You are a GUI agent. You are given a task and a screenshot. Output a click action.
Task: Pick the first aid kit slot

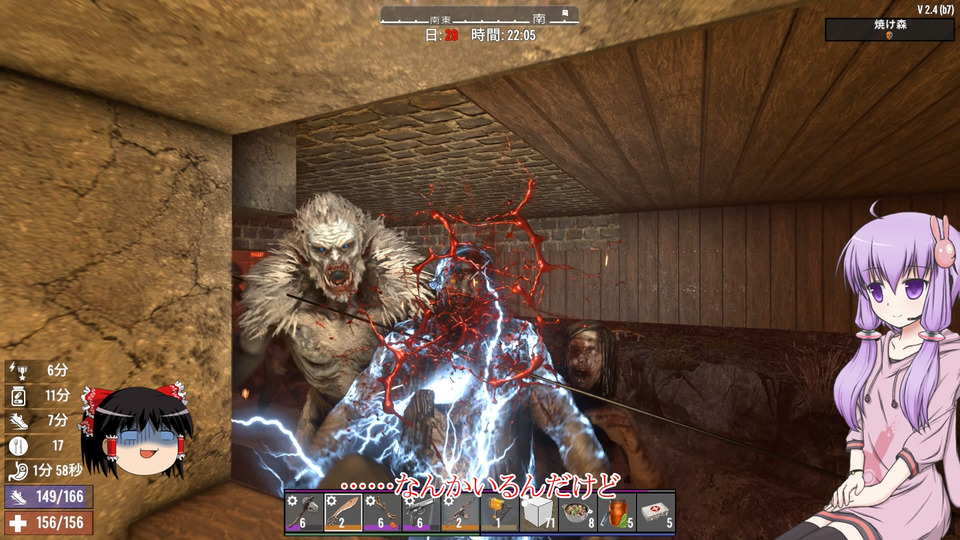pos(655,513)
